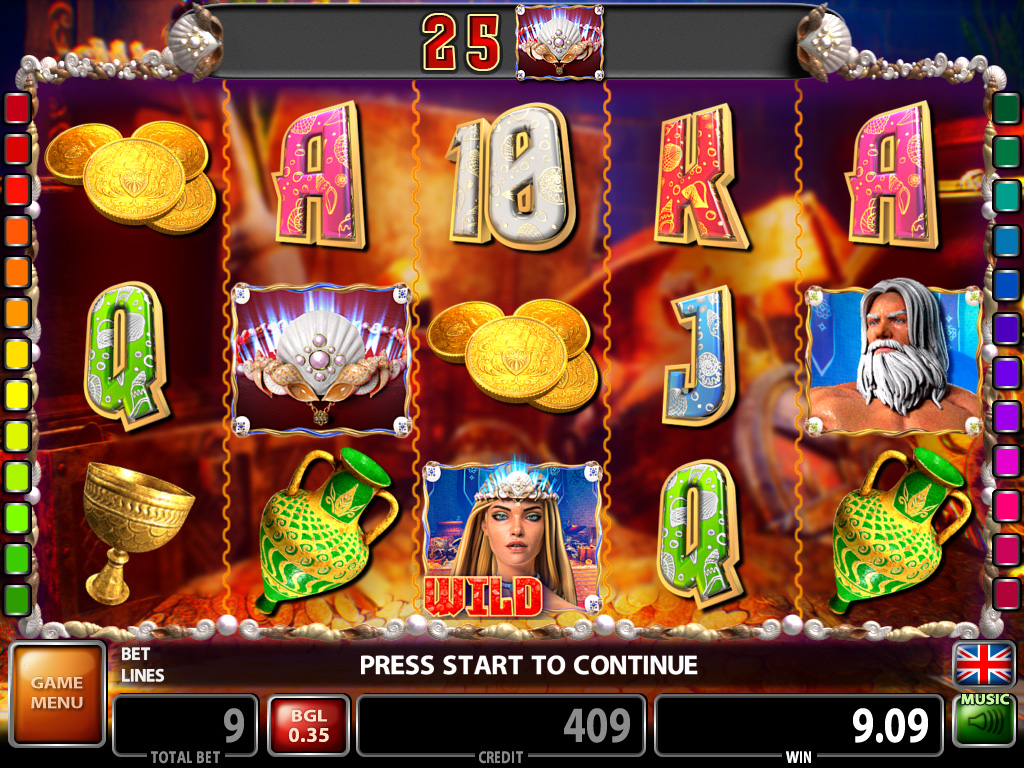Open the Game Menu
The width and height of the screenshot is (1024, 768).
click(57, 693)
